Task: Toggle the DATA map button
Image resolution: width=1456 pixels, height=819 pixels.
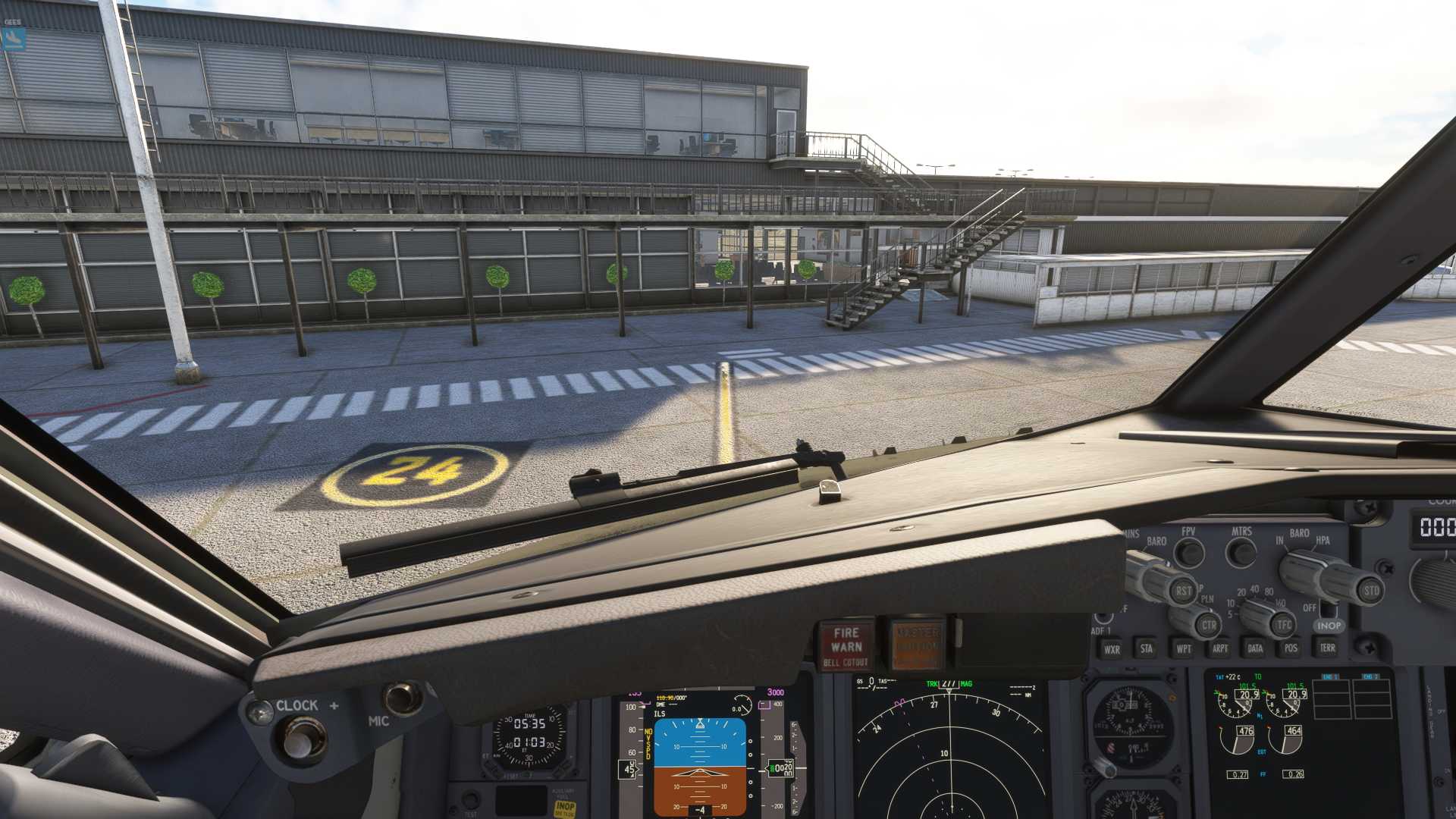Action: click(x=1255, y=648)
